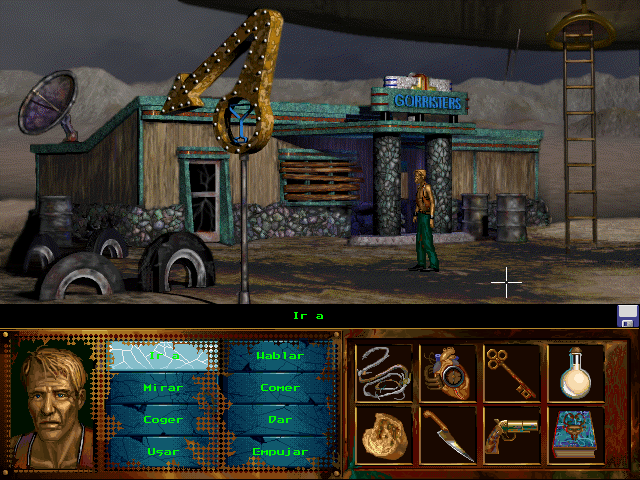640x480 pixels.
Task: Choose the 'Hablar' verb
Action: pos(279,355)
